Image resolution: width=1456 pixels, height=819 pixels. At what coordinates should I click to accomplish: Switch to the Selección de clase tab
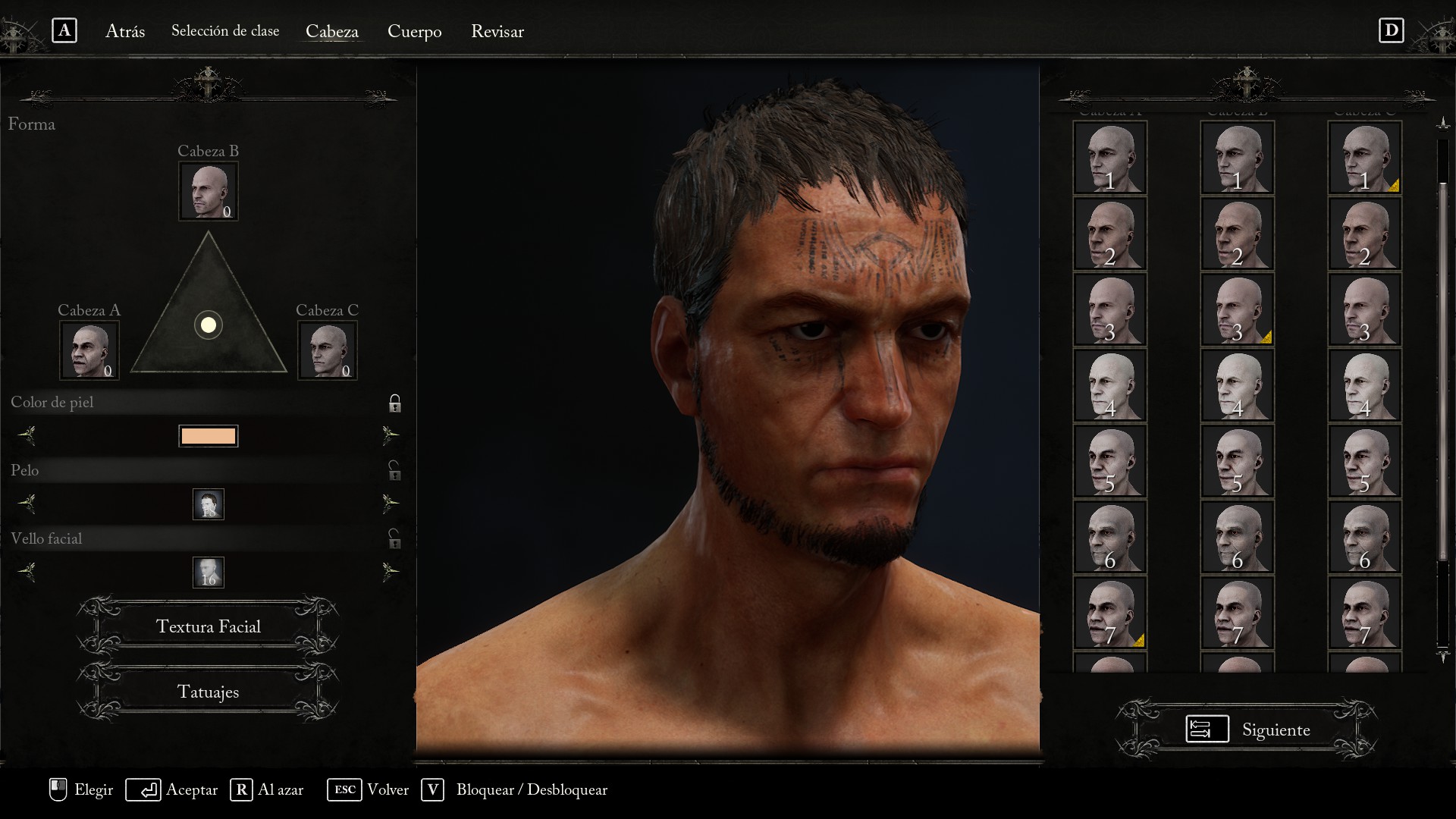coord(225,31)
